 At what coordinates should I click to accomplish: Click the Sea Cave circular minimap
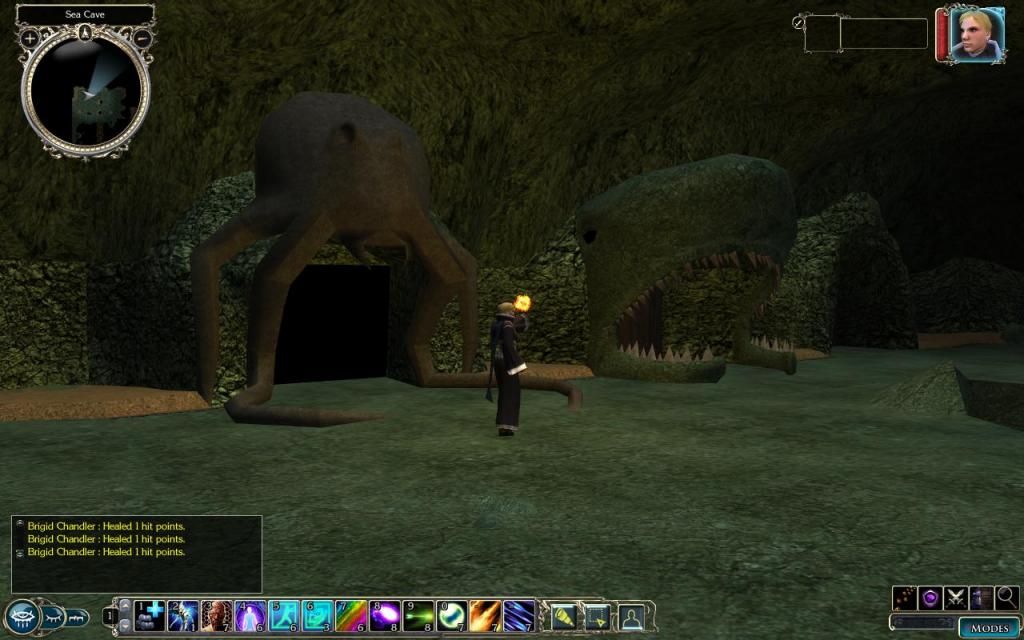[x=86, y=92]
